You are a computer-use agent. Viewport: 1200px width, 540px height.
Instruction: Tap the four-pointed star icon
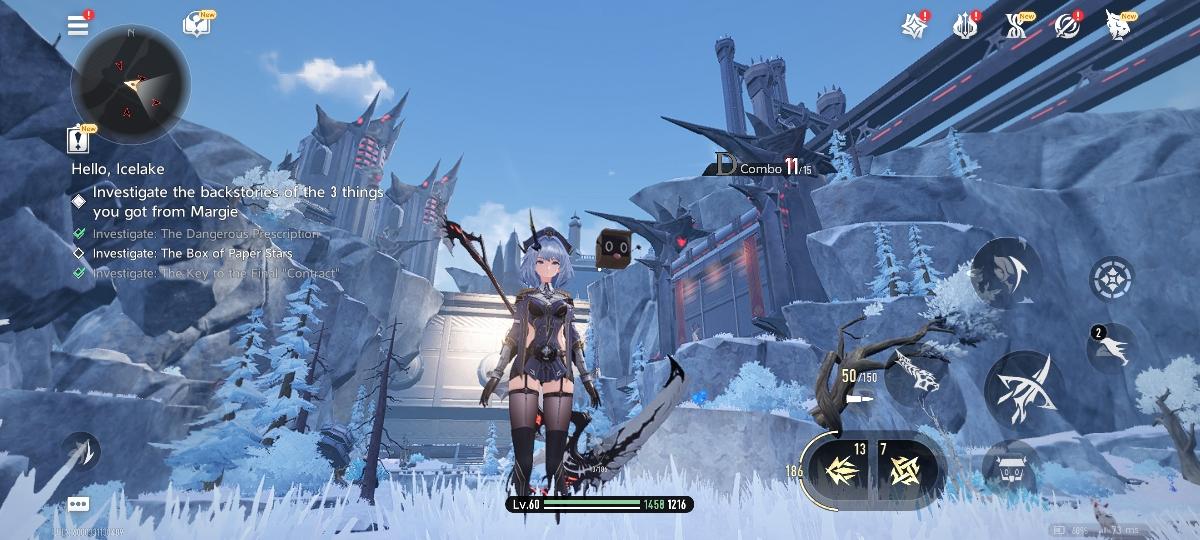pyautogui.click(x=913, y=25)
